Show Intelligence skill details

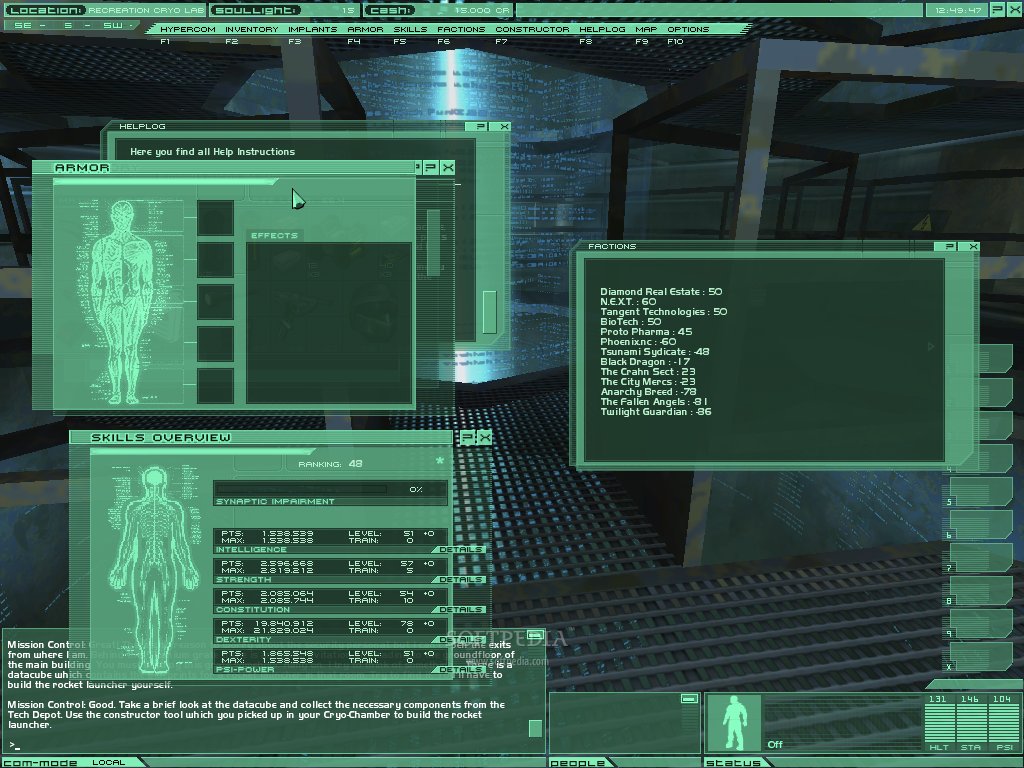tap(460, 549)
